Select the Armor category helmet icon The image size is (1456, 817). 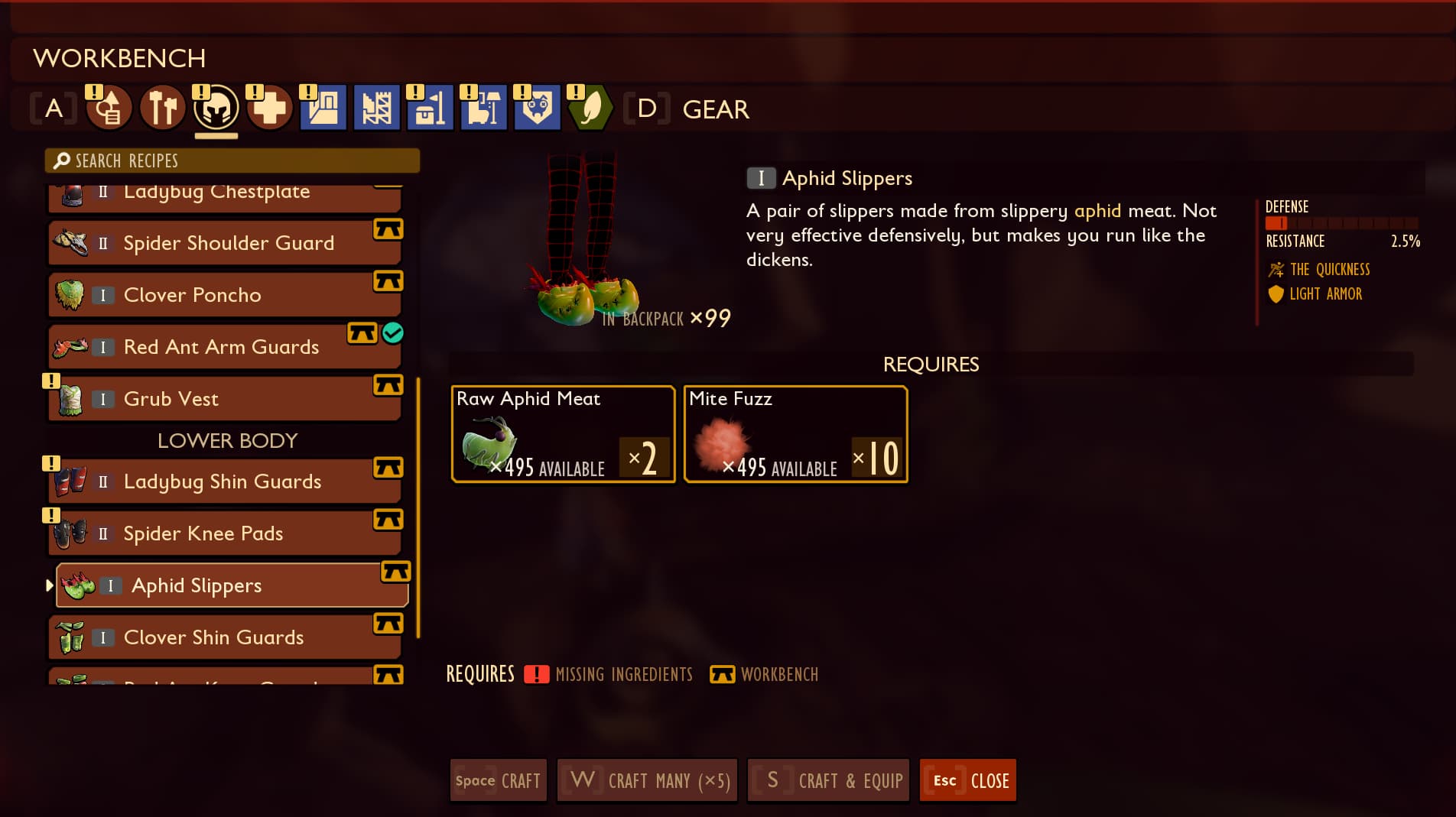tap(216, 109)
